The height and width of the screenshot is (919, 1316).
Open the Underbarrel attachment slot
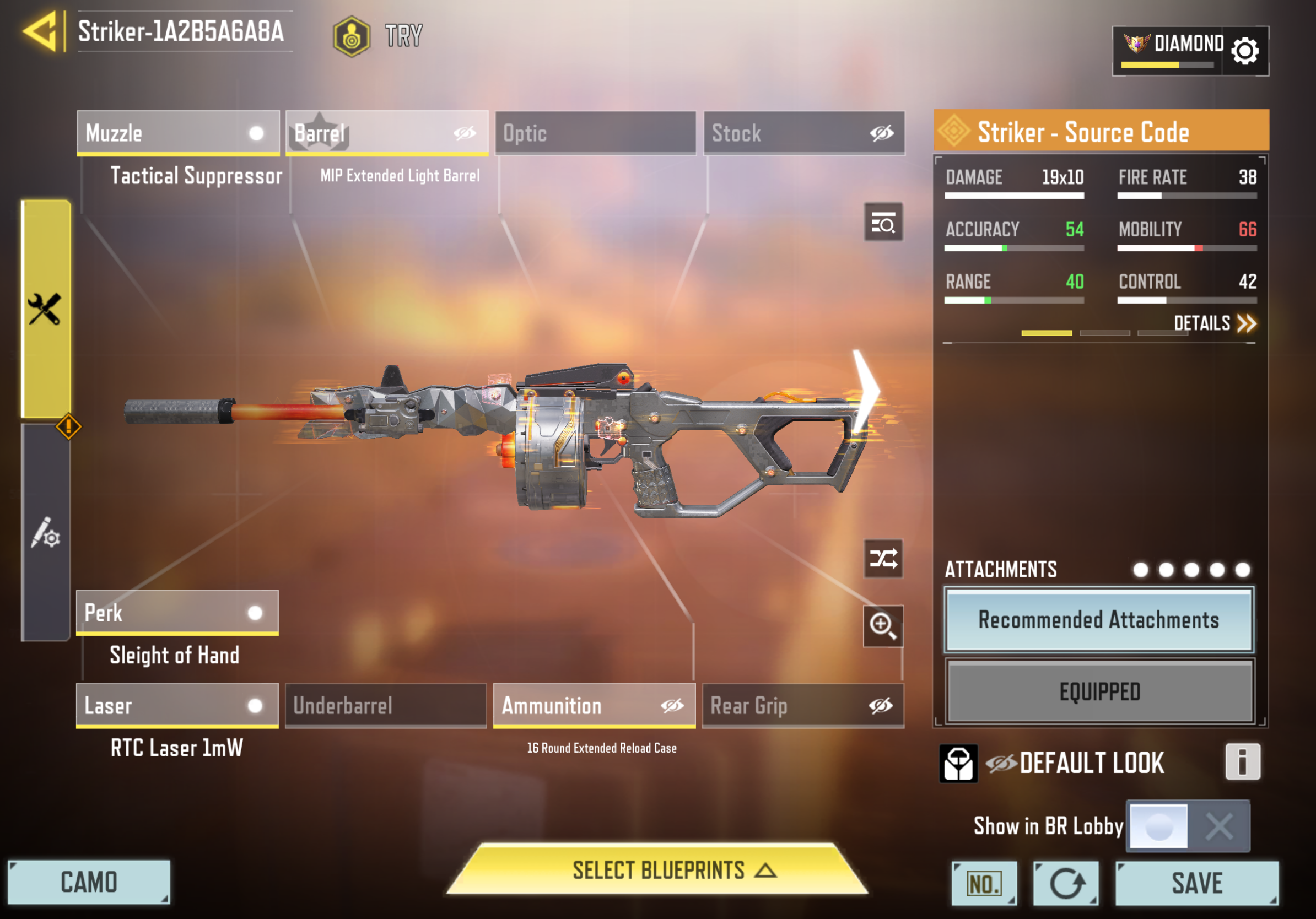pyautogui.click(x=386, y=705)
